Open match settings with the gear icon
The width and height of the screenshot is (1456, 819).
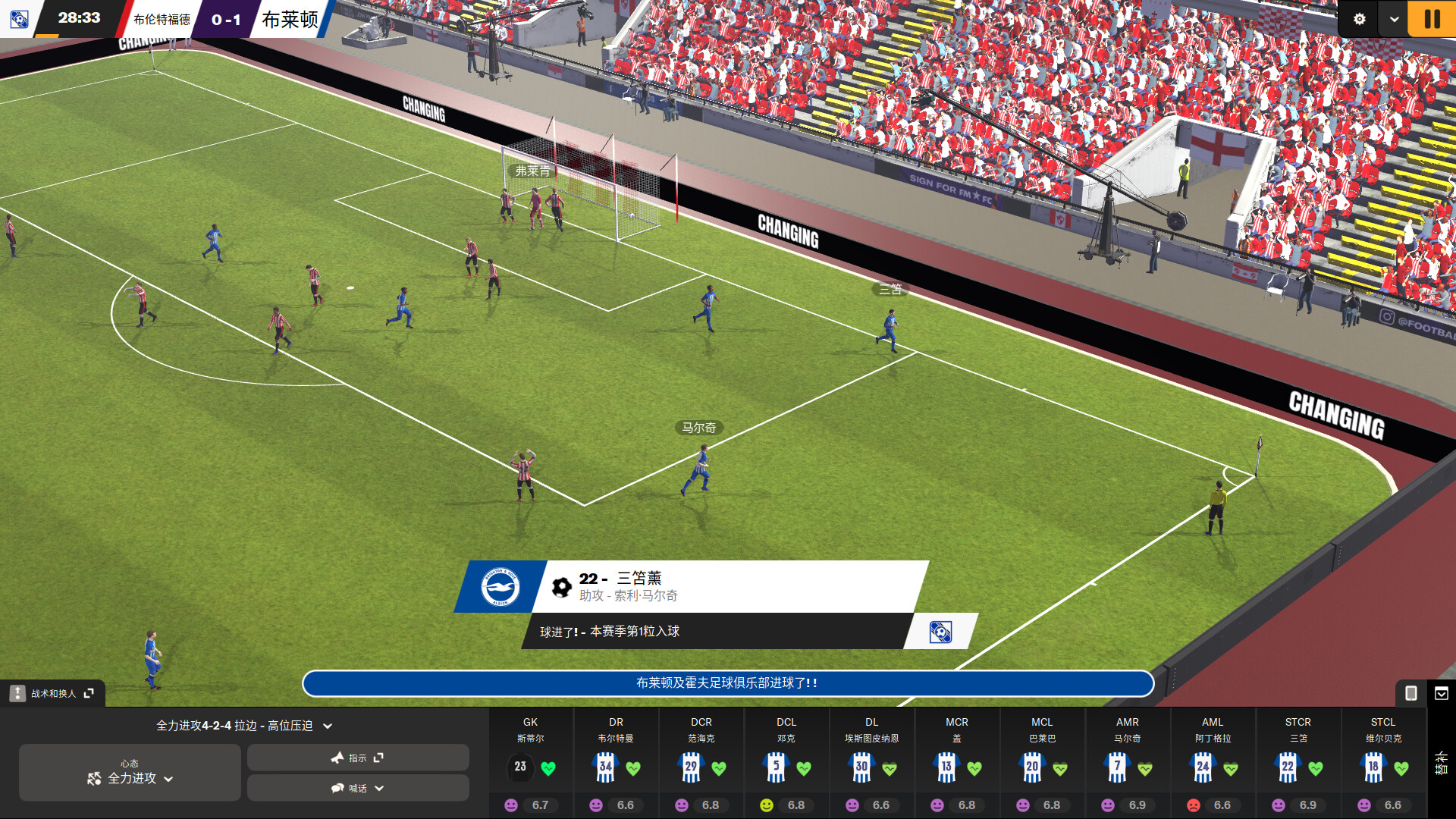click(1361, 18)
